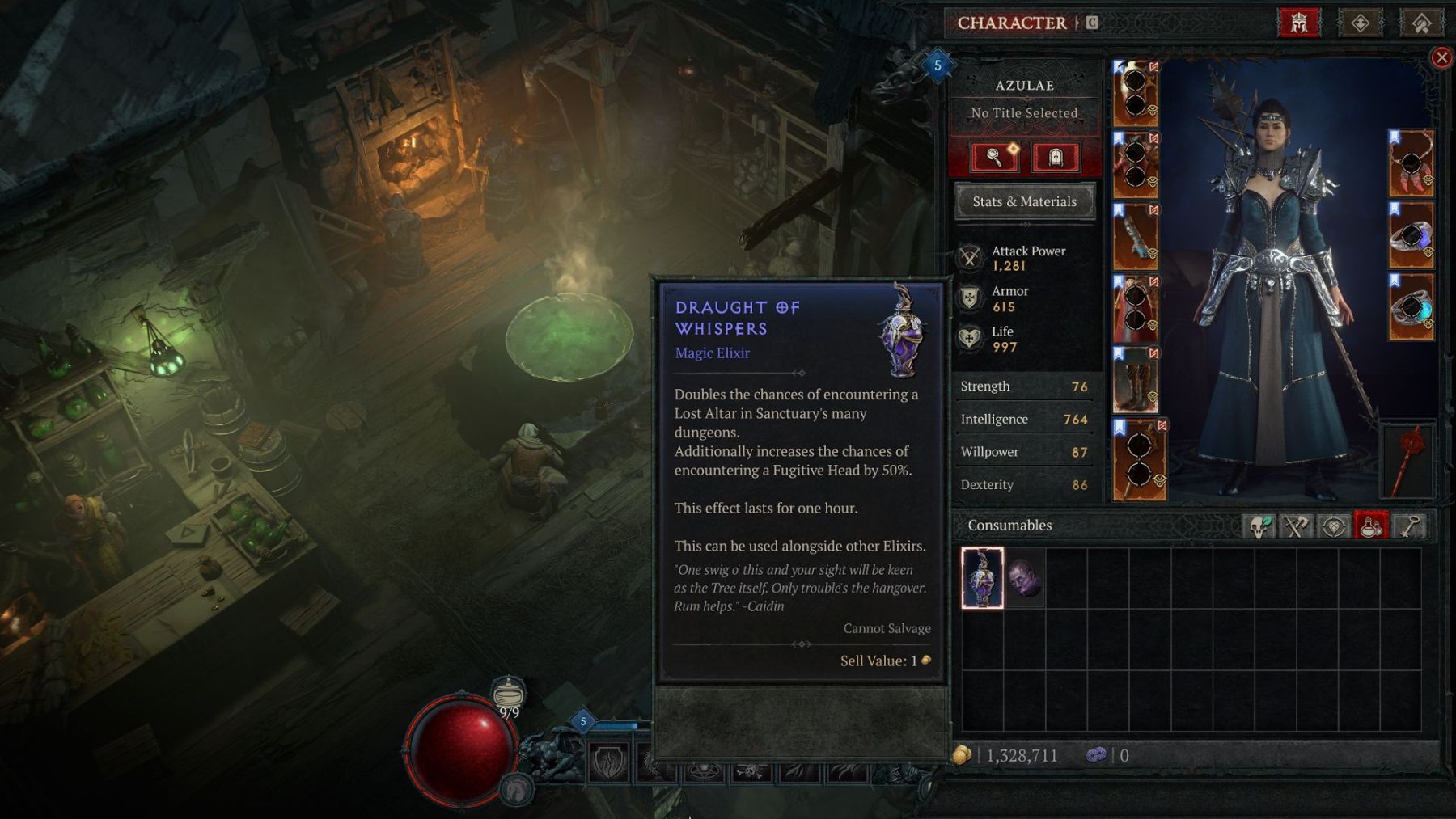The image size is (1456, 819).
Task: Select the potion Consumables tab
Action: tap(1371, 526)
